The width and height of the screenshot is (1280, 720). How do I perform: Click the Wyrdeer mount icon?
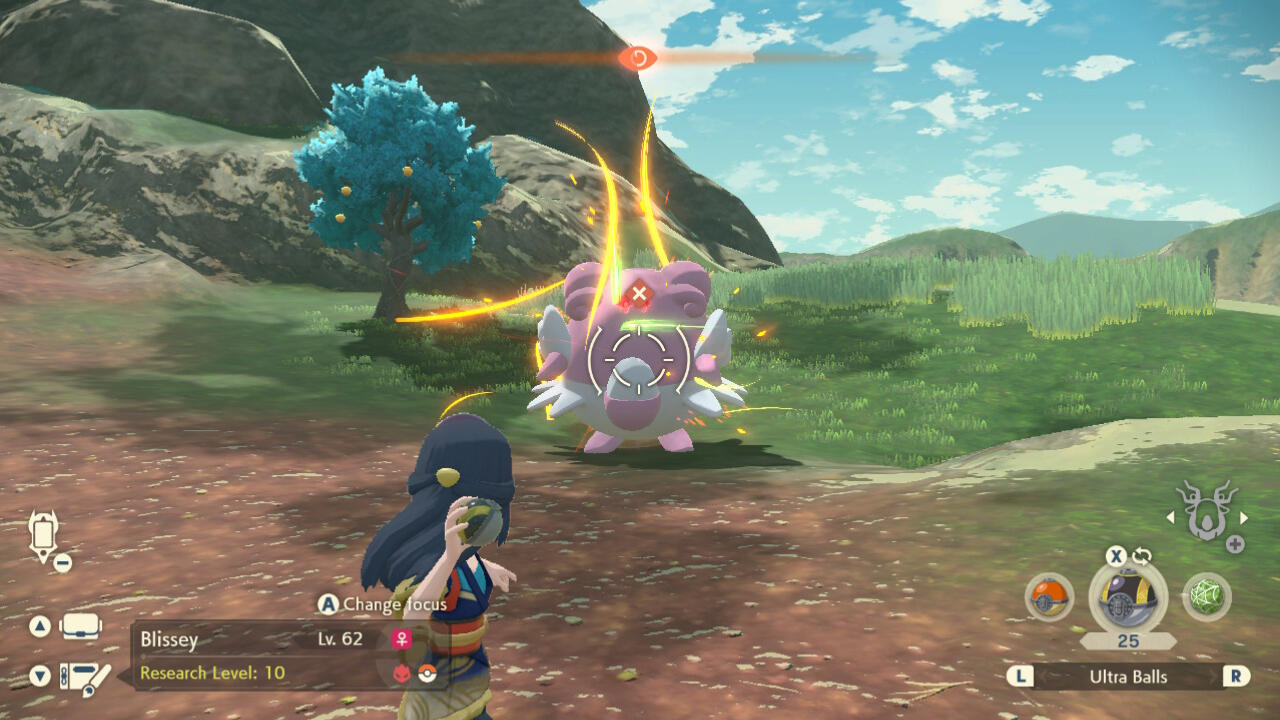pyautogui.click(x=1205, y=515)
